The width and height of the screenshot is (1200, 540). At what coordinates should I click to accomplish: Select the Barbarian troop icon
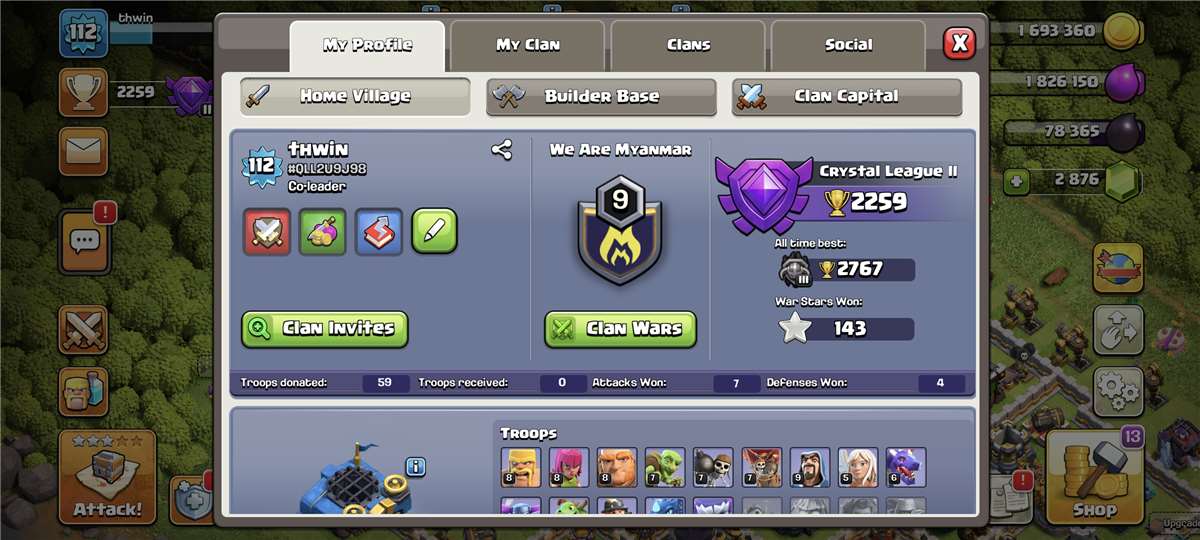520,467
